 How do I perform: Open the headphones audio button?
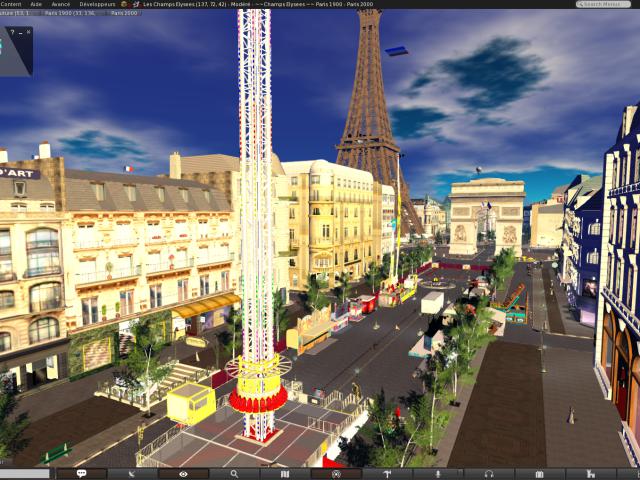489,474
